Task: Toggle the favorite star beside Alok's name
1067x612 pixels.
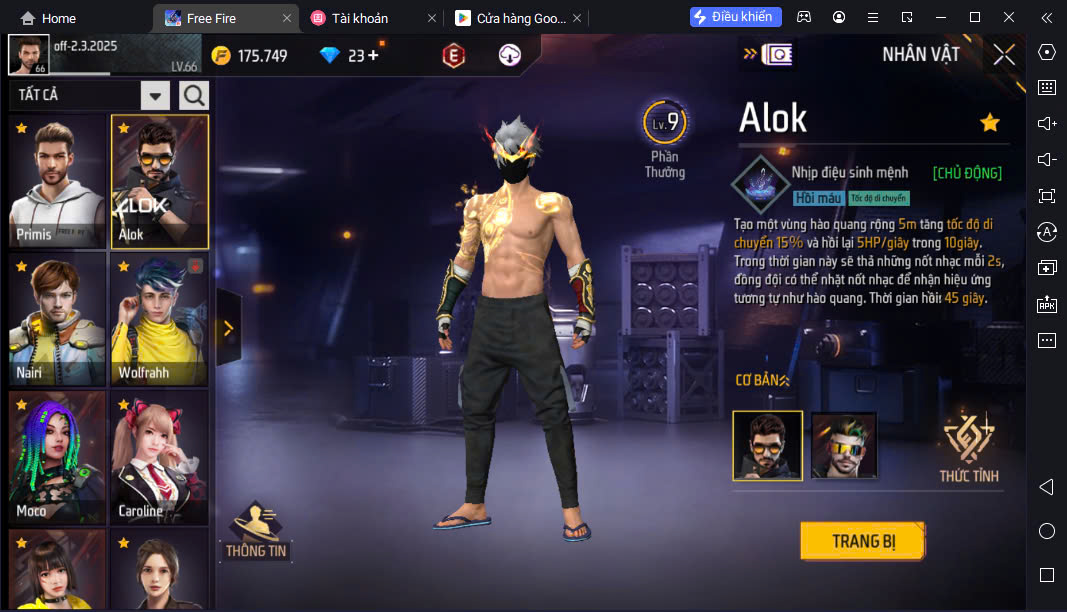Action: pos(990,122)
